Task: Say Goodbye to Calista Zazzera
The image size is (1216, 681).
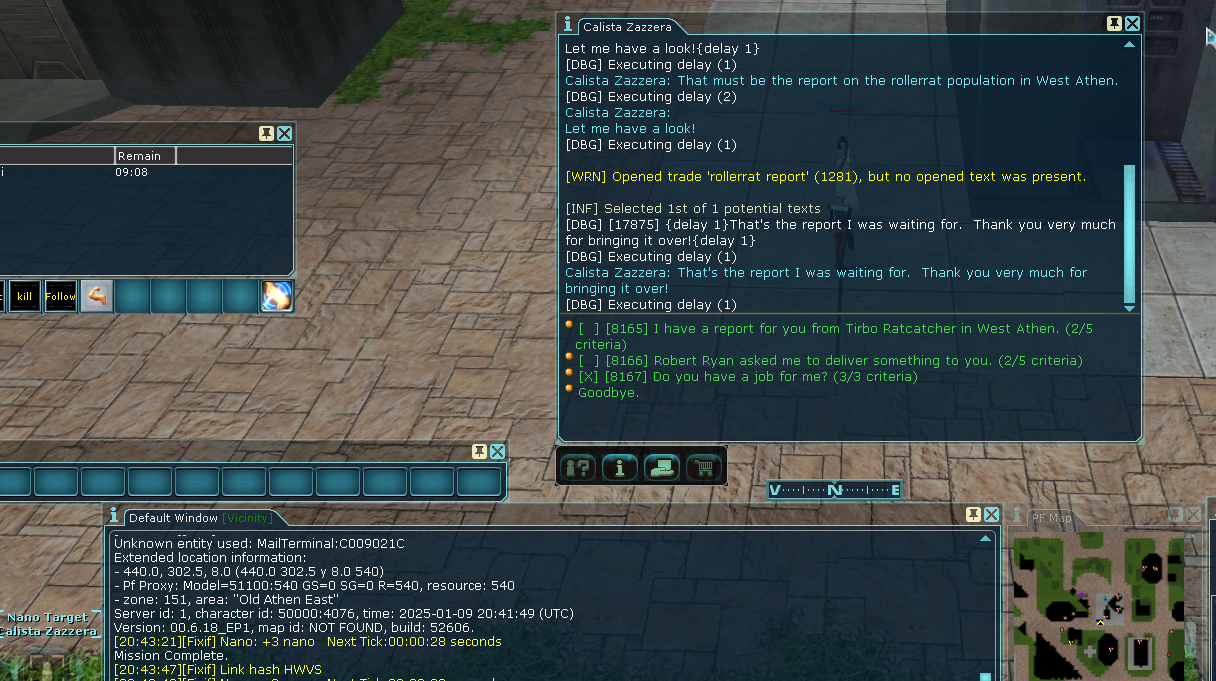Action: click(608, 392)
